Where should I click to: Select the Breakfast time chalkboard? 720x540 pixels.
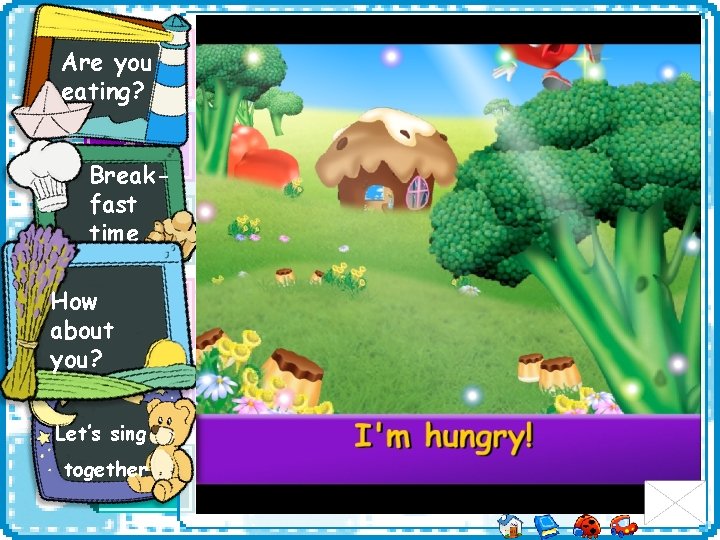(x=113, y=204)
